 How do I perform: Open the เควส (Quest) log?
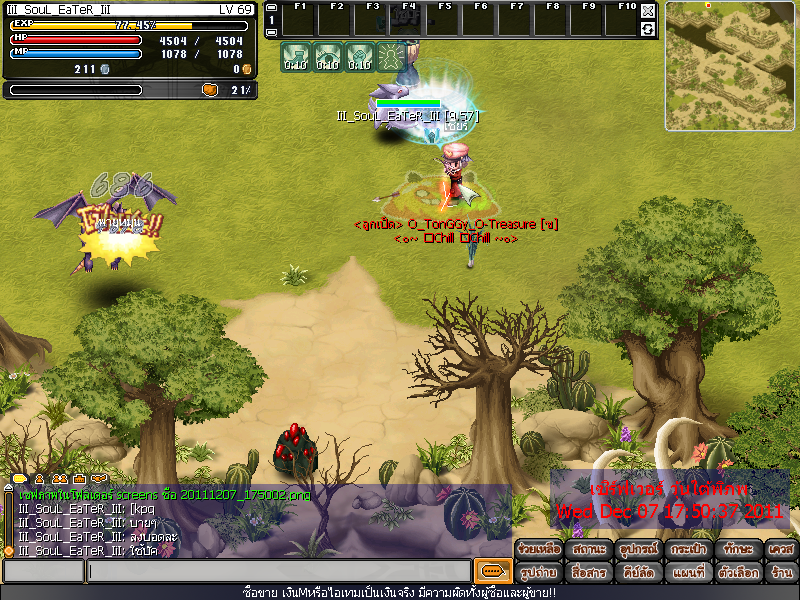(x=781, y=550)
